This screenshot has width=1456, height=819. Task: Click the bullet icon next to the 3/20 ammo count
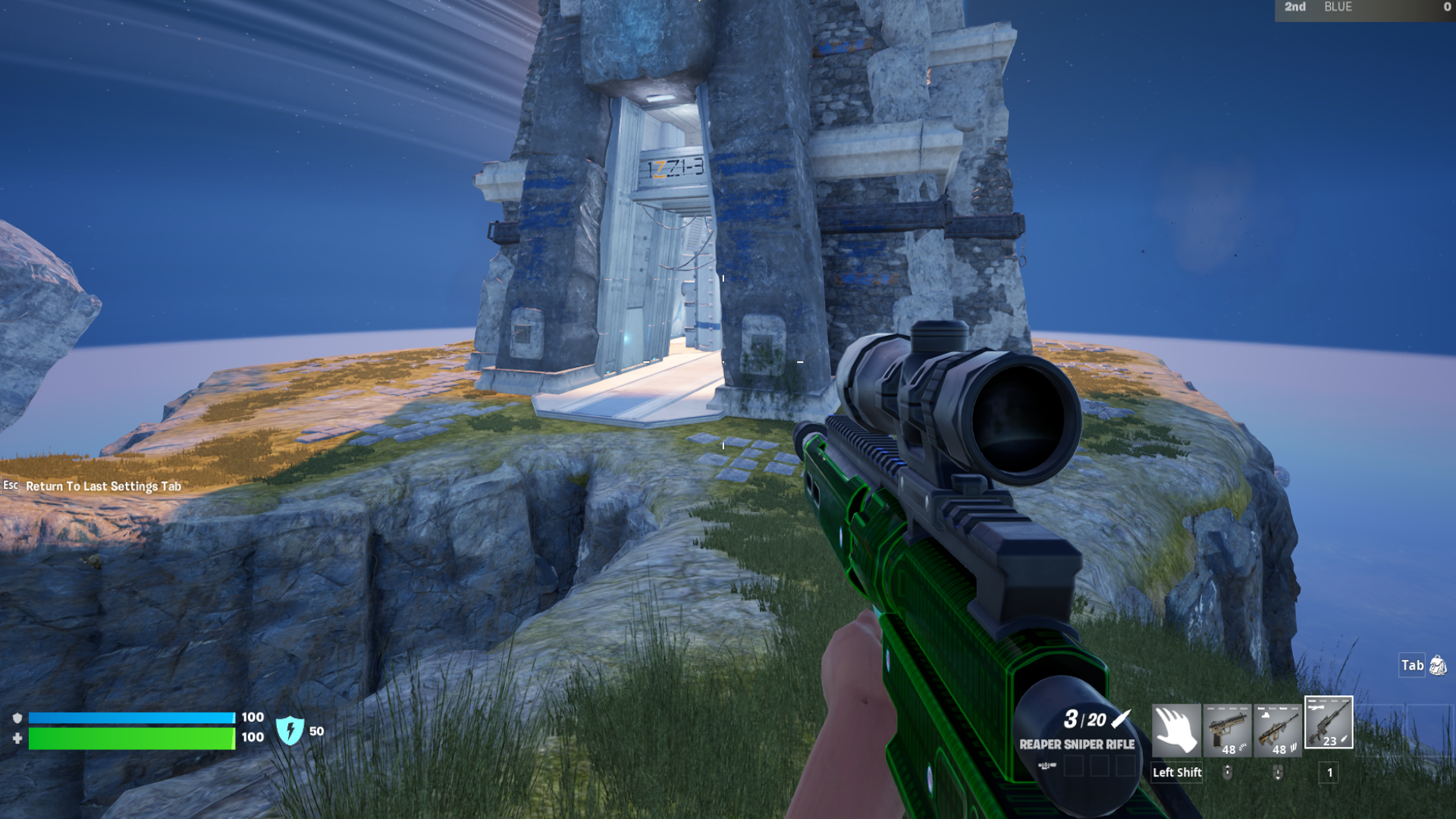click(1120, 720)
